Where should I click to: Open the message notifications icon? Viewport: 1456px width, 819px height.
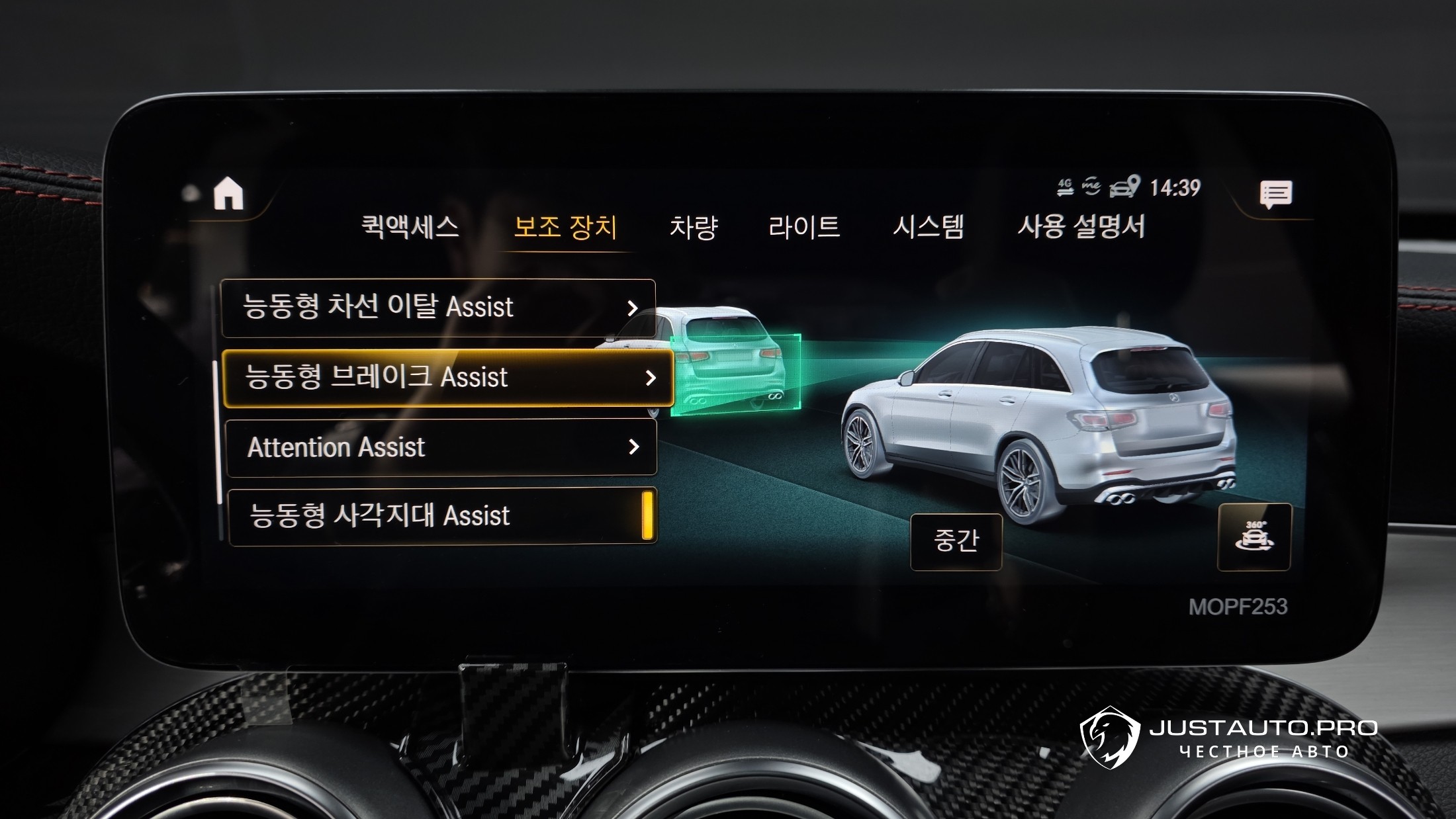pos(1275,194)
